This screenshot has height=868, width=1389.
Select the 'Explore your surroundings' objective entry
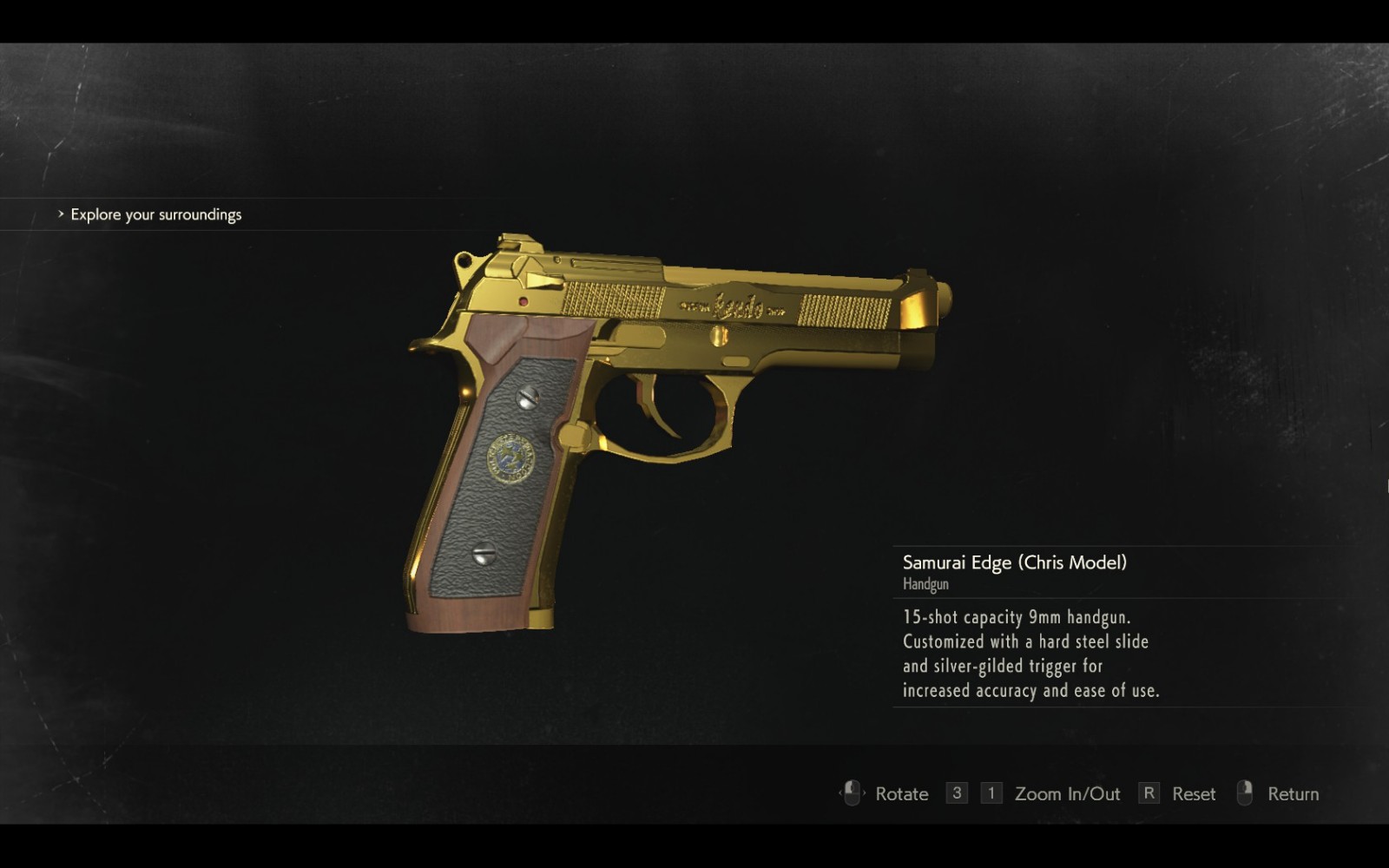pyautogui.click(x=156, y=214)
